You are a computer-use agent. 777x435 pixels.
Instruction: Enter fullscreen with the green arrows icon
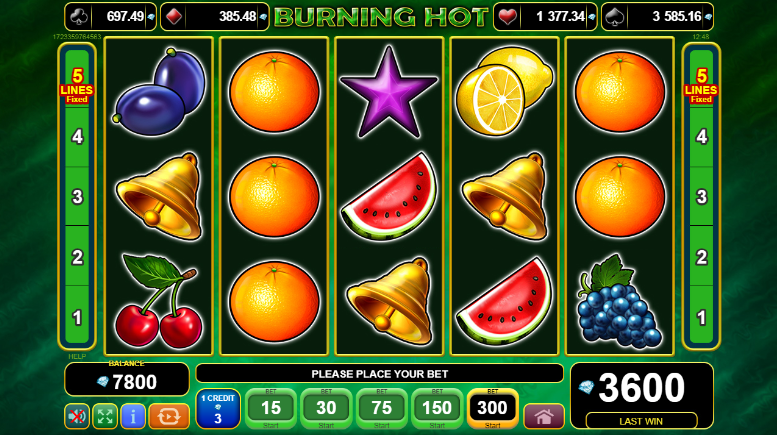click(105, 416)
